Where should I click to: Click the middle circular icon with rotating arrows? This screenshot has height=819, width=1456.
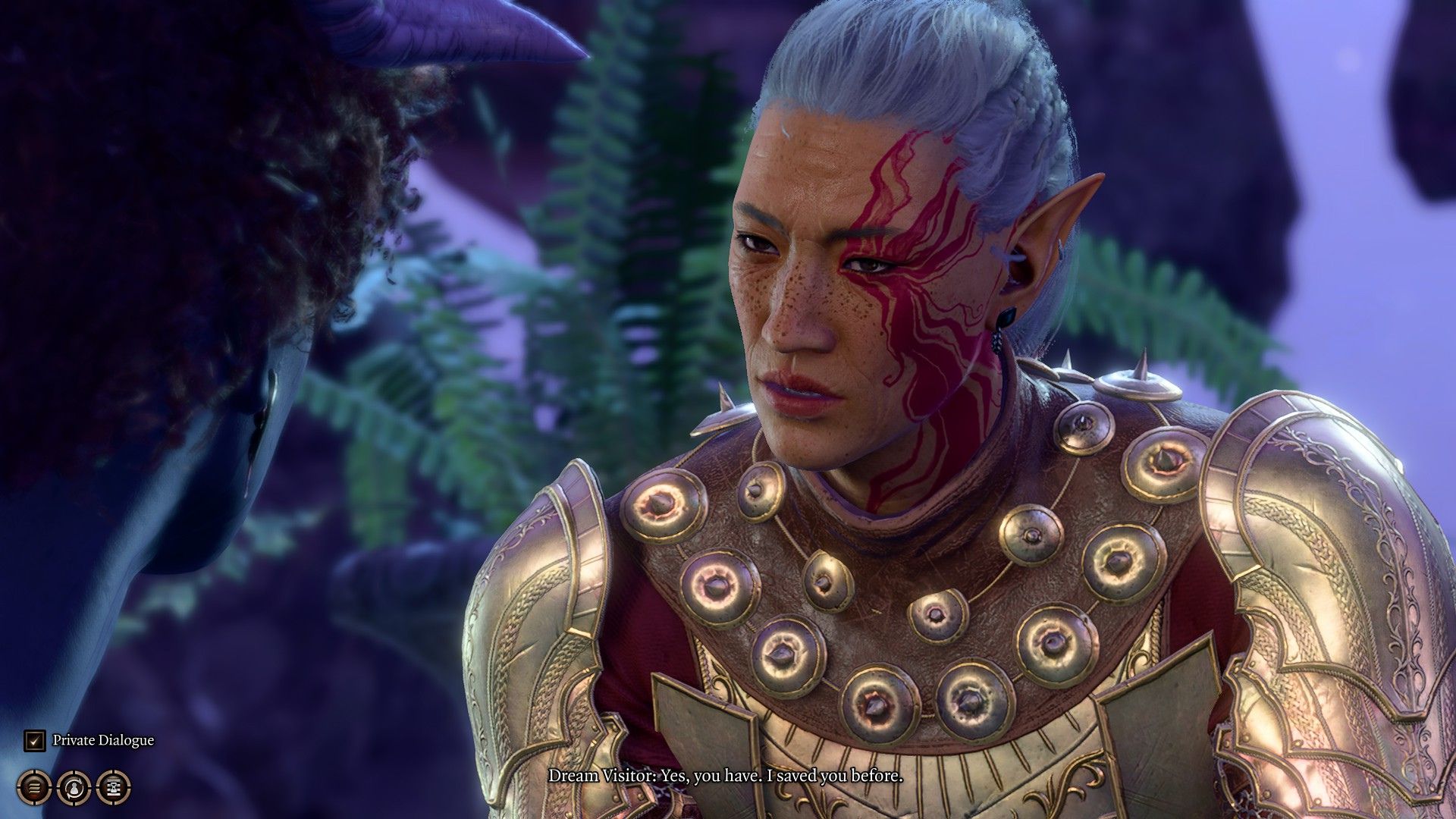[72, 786]
